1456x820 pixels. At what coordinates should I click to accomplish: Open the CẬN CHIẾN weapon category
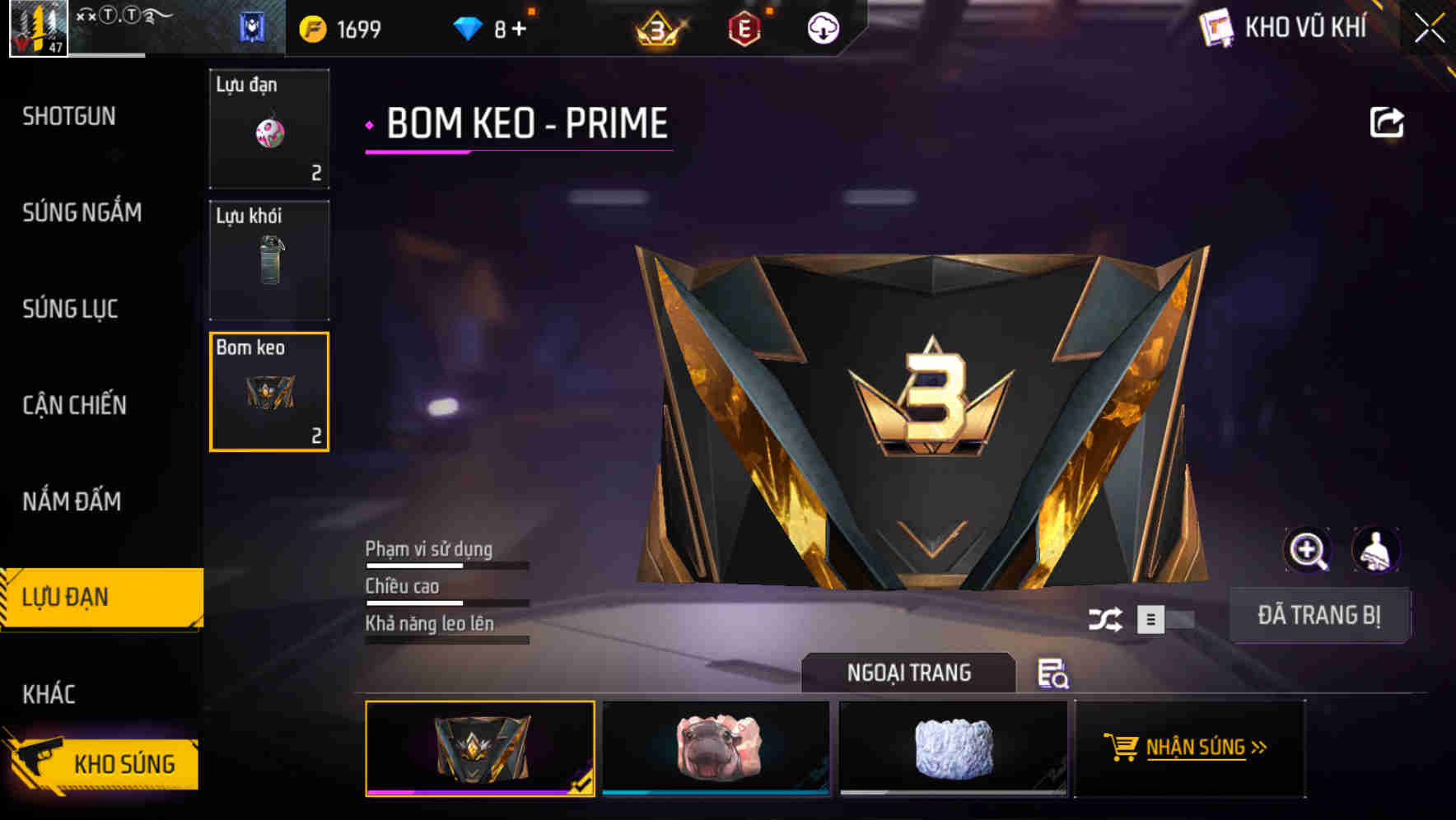point(72,405)
